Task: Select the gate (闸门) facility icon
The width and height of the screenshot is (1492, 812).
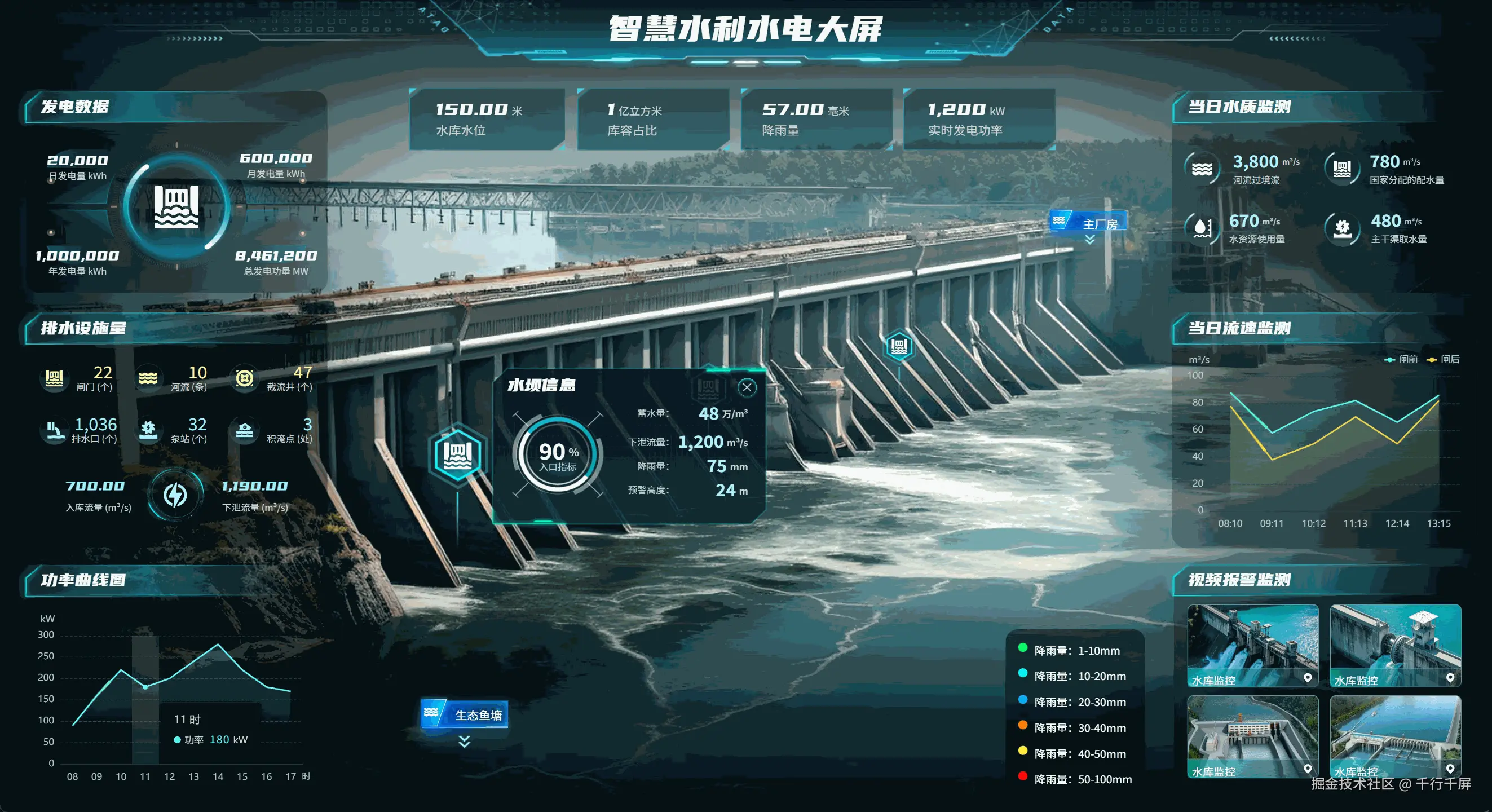Action: 54,378
